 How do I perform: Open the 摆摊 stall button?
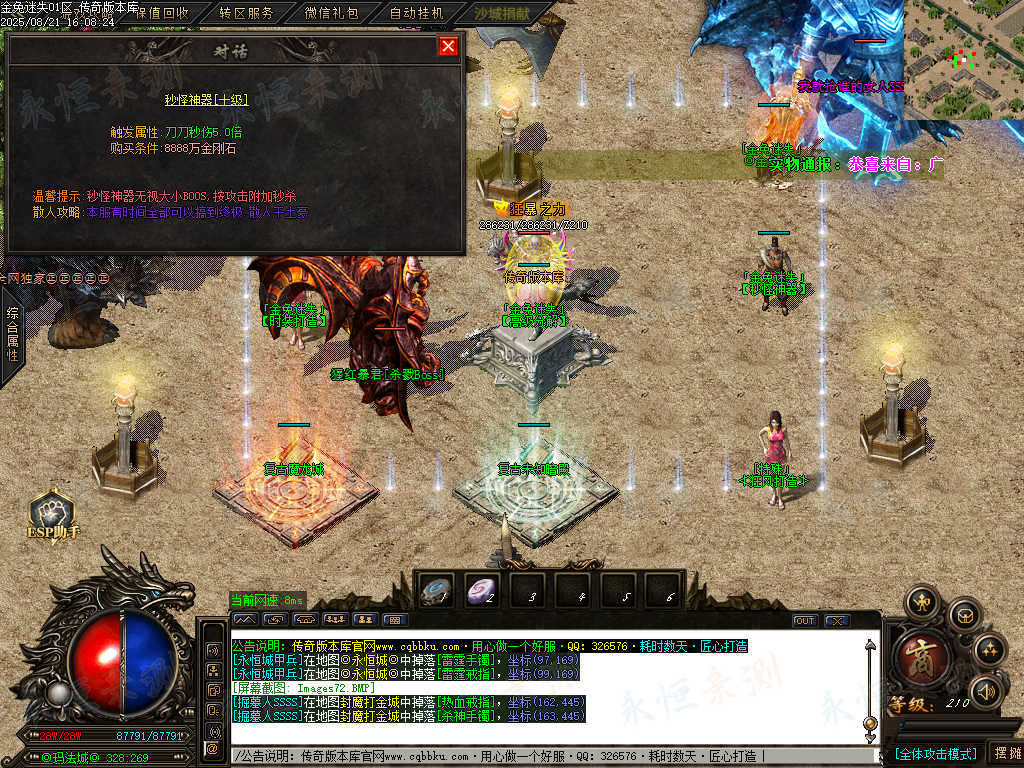tap(1005, 753)
